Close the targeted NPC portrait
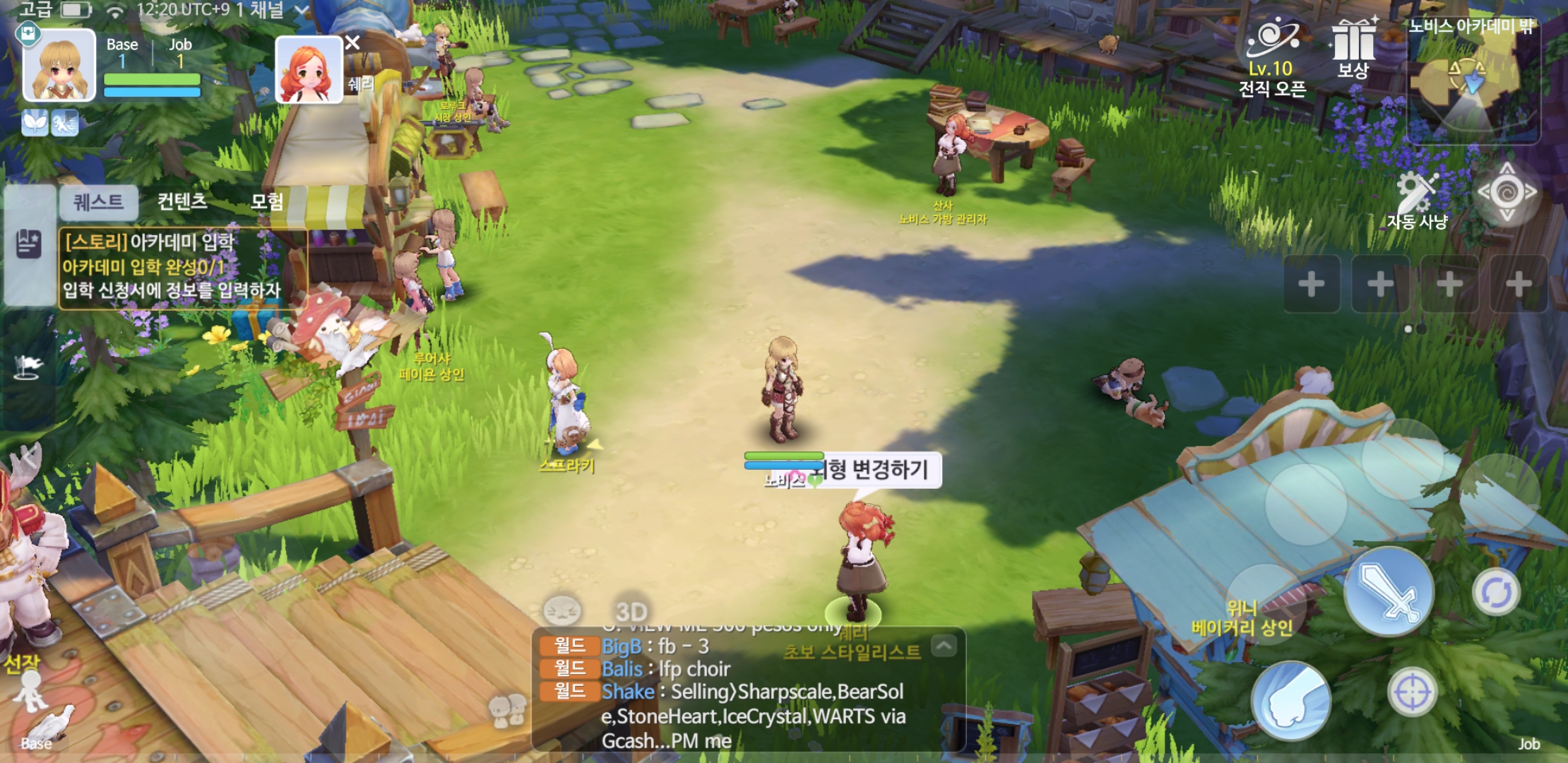The width and height of the screenshot is (1568, 763). pos(352,43)
